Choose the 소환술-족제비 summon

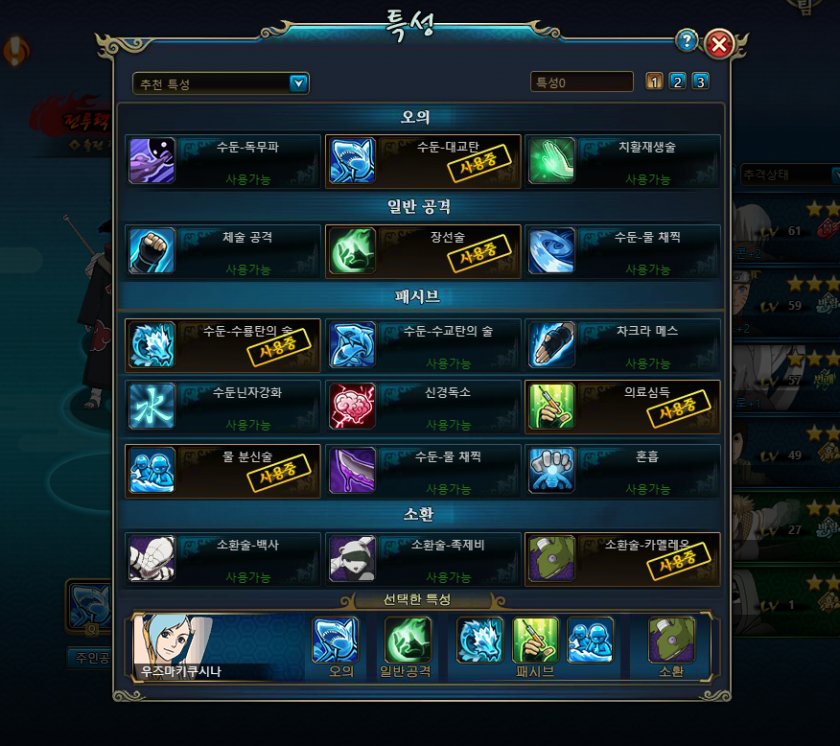coord(423,559)
